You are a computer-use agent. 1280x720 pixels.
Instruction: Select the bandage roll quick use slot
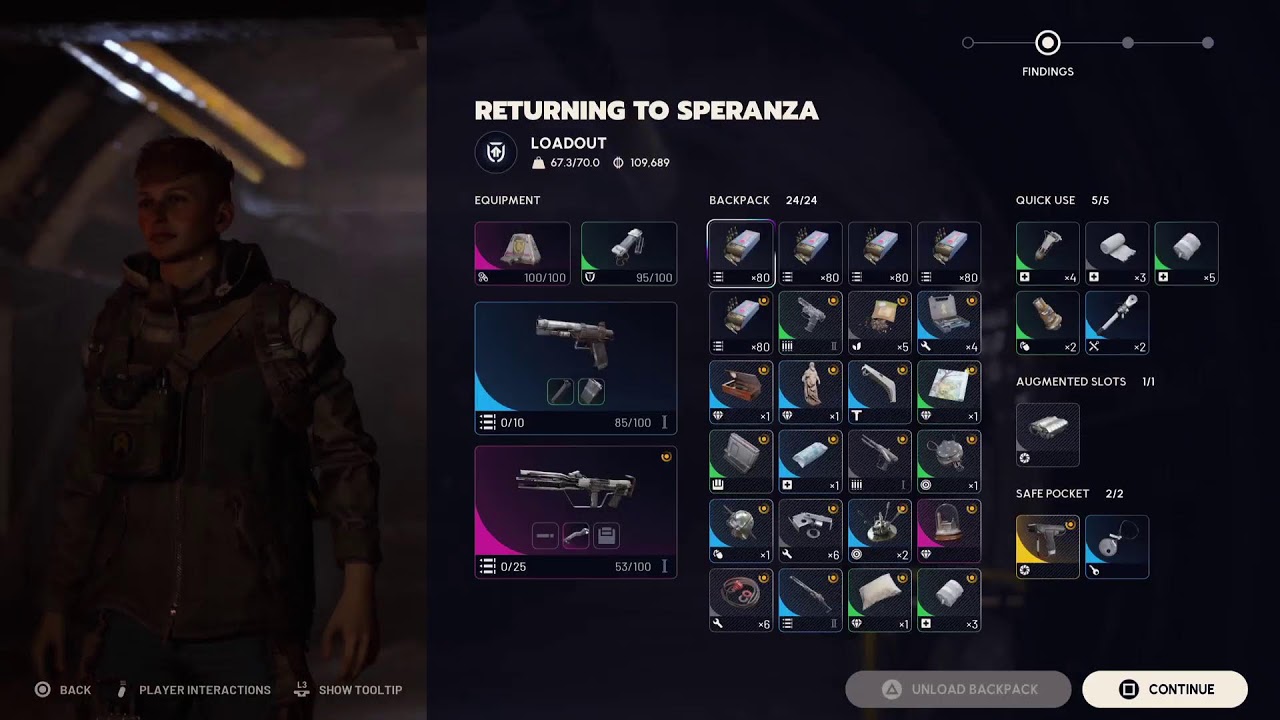point(1117,253)
